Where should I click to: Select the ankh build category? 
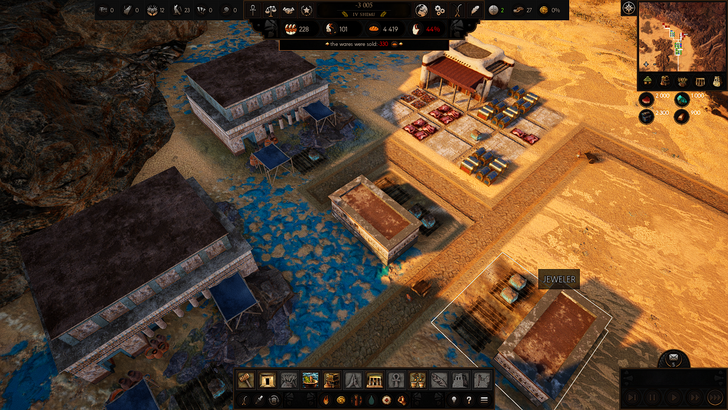396,380
